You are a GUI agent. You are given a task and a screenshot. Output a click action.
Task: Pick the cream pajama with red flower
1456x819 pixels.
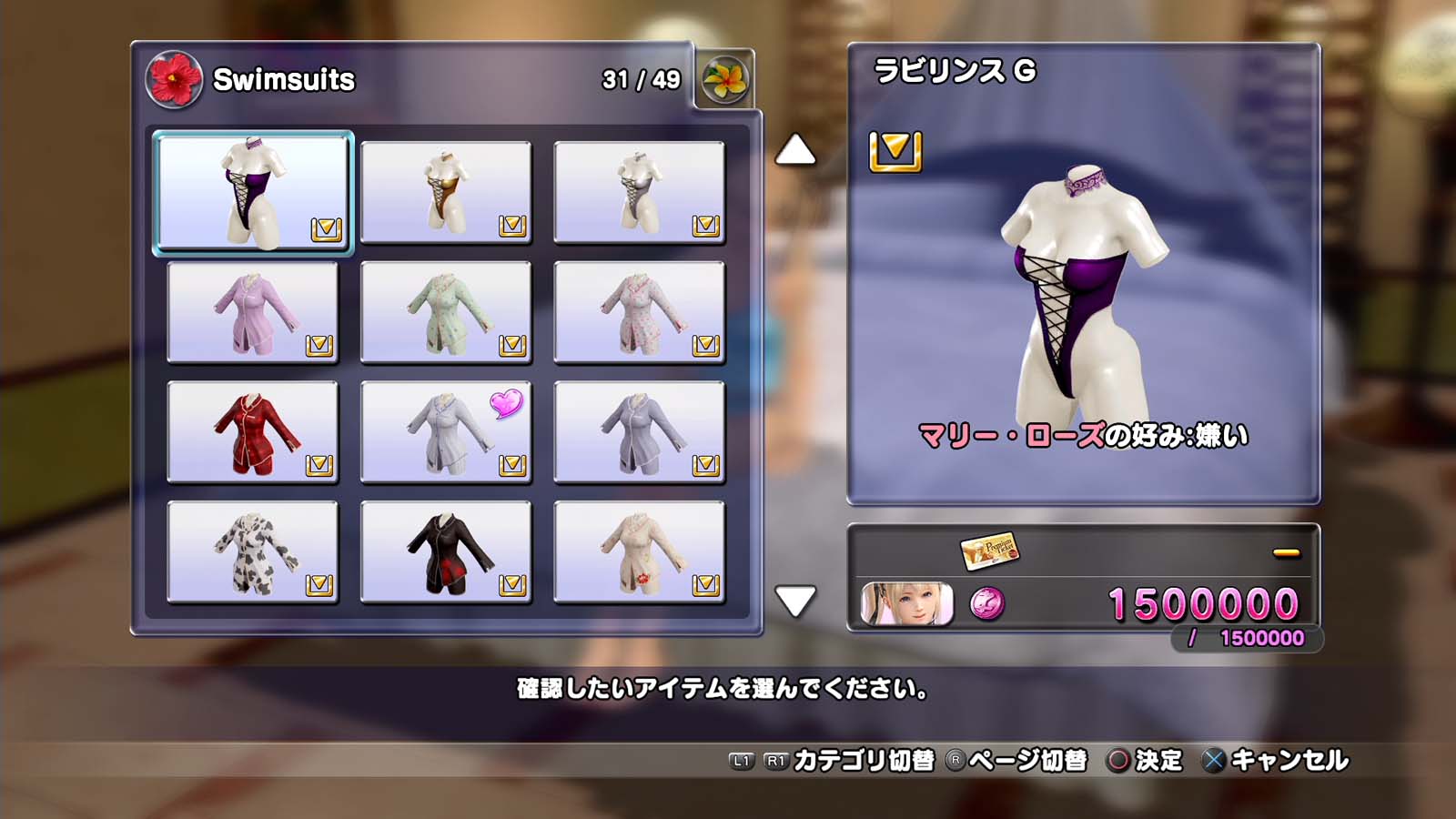click(x=639, y=552)
